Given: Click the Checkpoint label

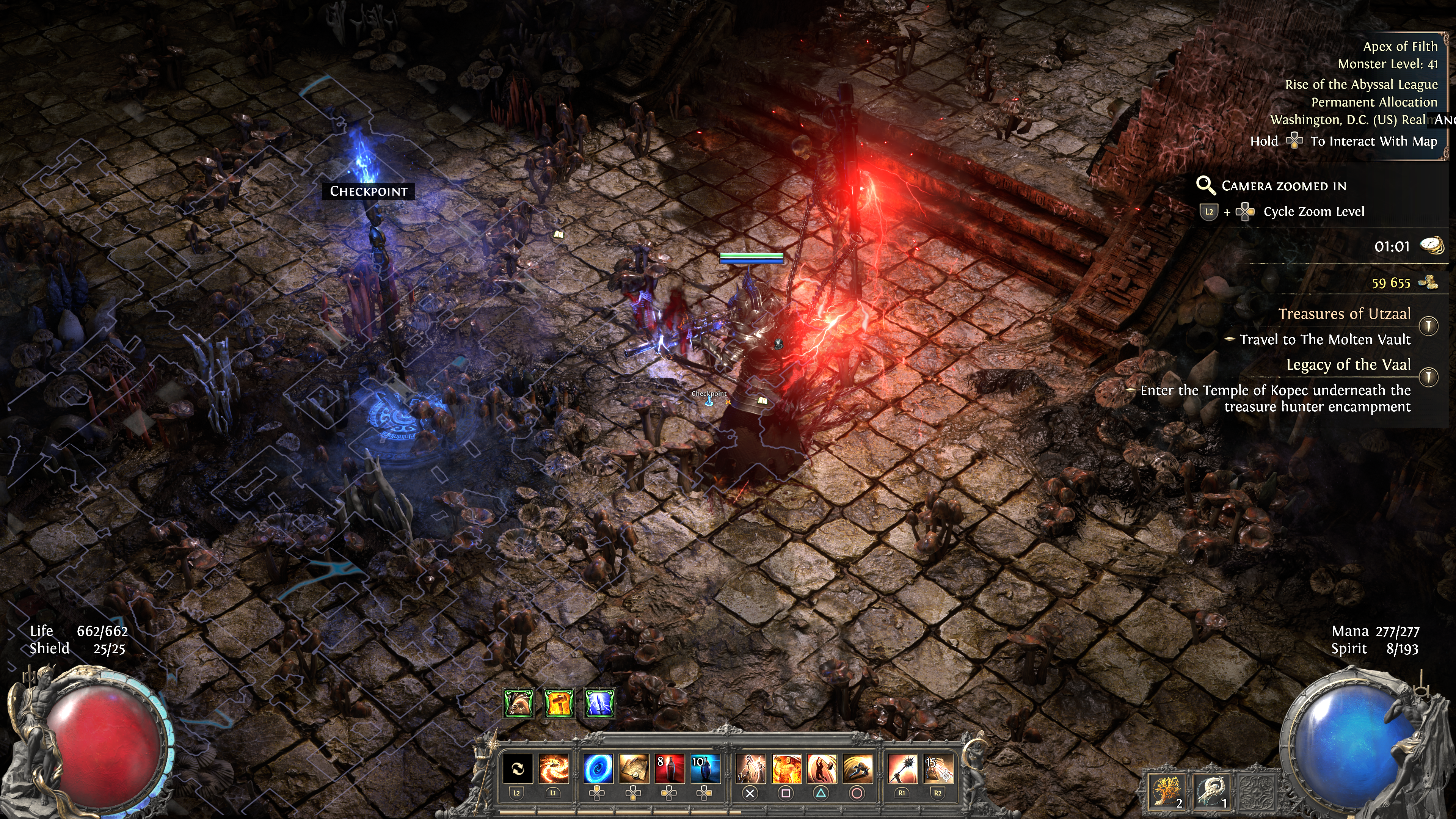Looking at the screenshot, I should [x=369, y=191].
